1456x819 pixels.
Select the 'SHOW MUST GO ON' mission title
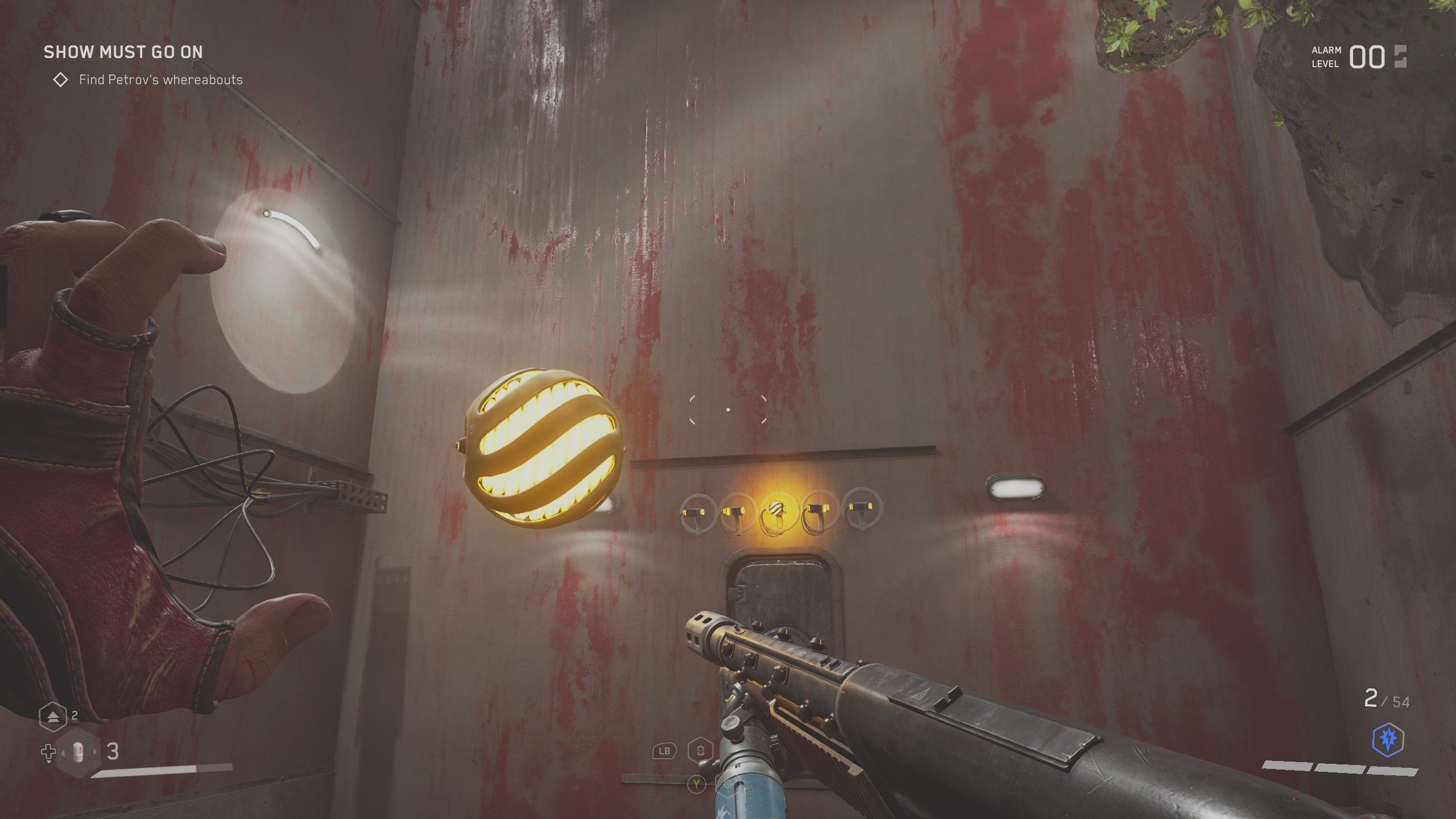tap(123, 52)
